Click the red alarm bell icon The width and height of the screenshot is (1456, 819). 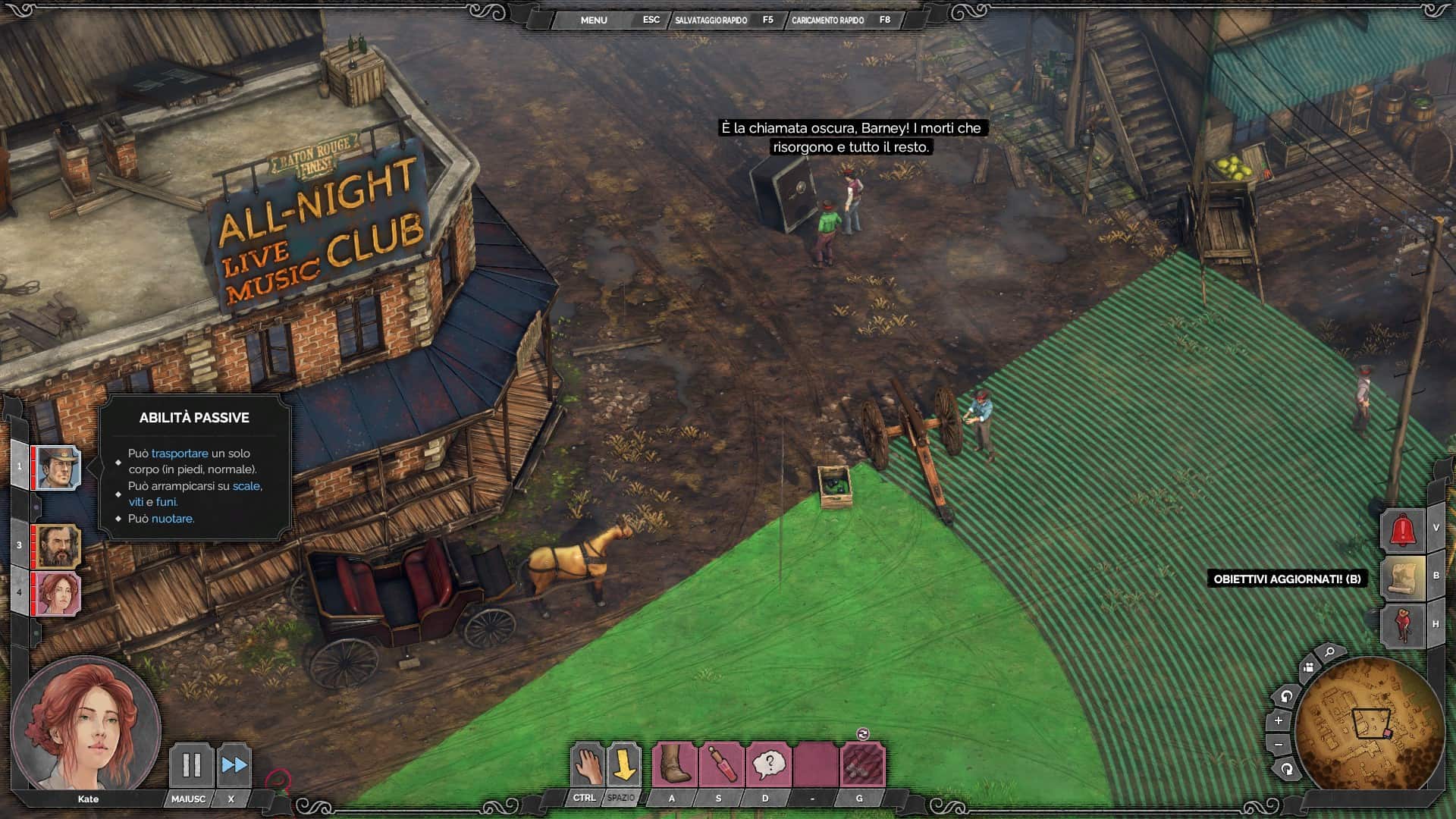(x=1402, y=529)
